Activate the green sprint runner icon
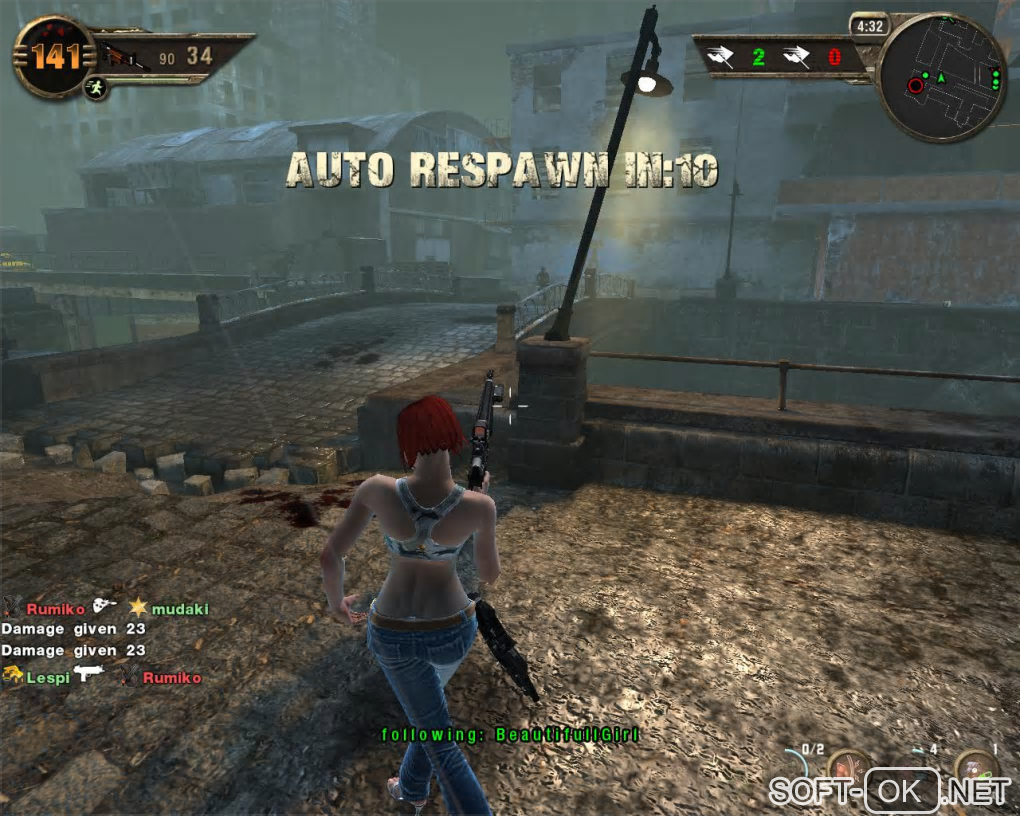Screen dimensions: 1020x816 coord(96,89)
